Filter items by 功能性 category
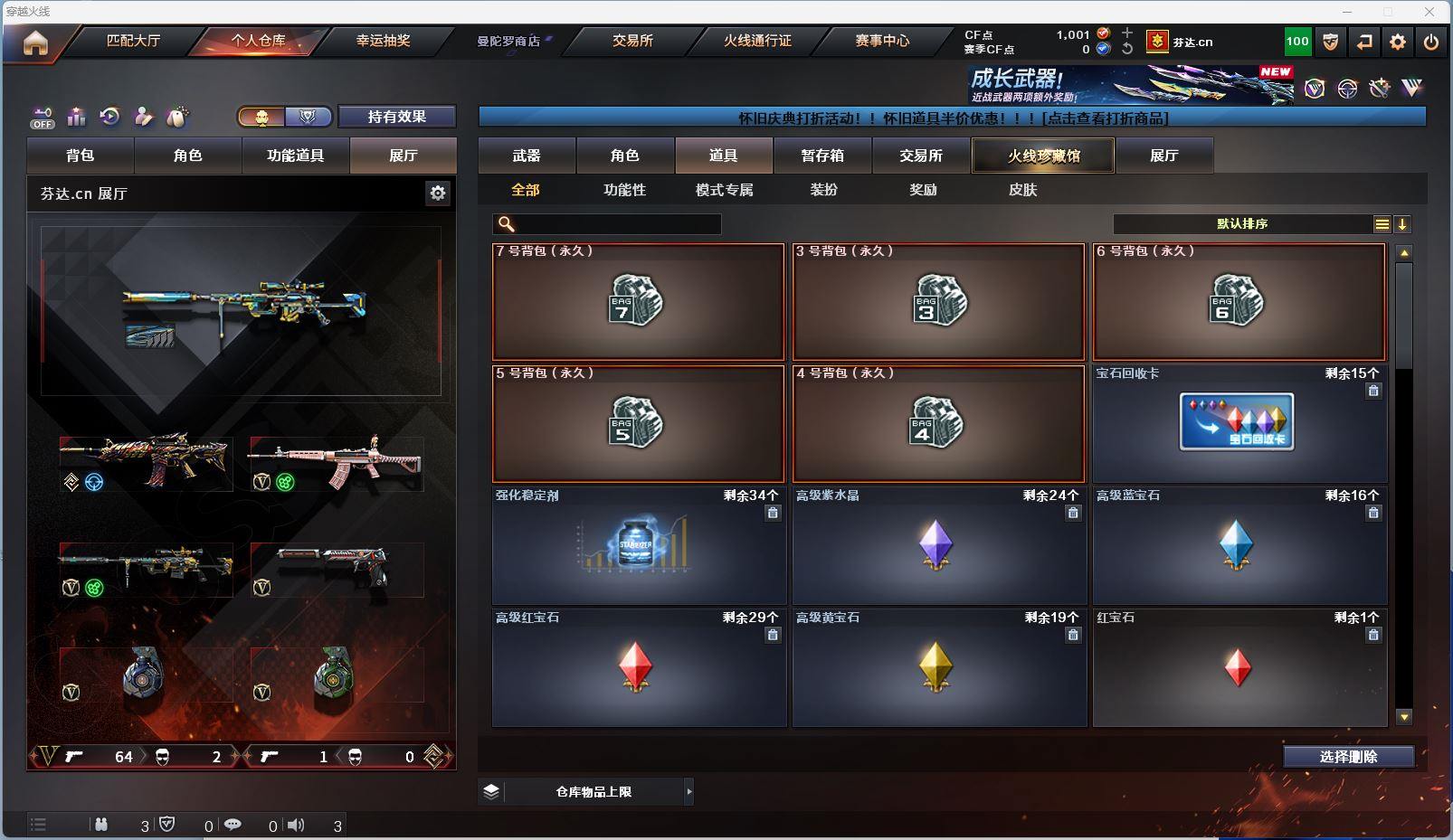1453x840 pixels. click(x=624, y=190)
